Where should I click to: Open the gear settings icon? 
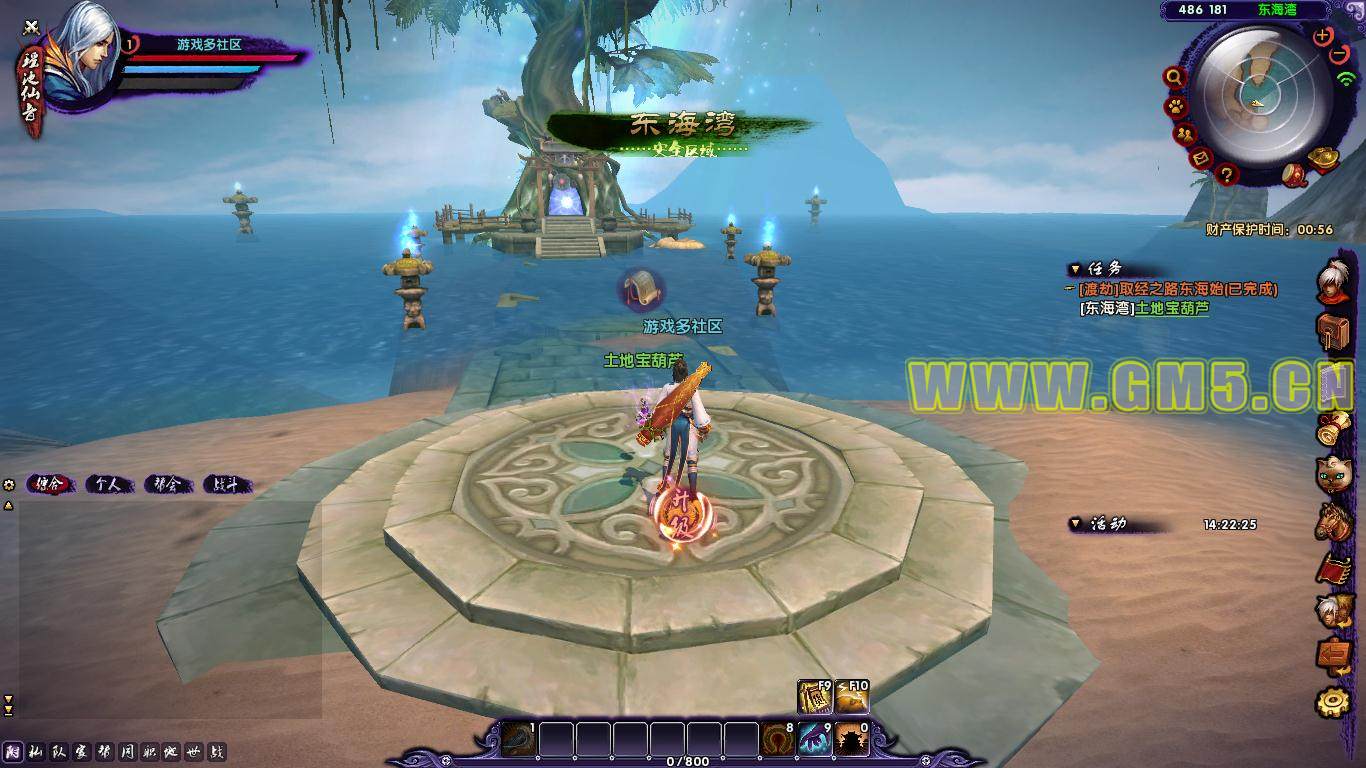pyautogui.click(x=1332, y=702)
